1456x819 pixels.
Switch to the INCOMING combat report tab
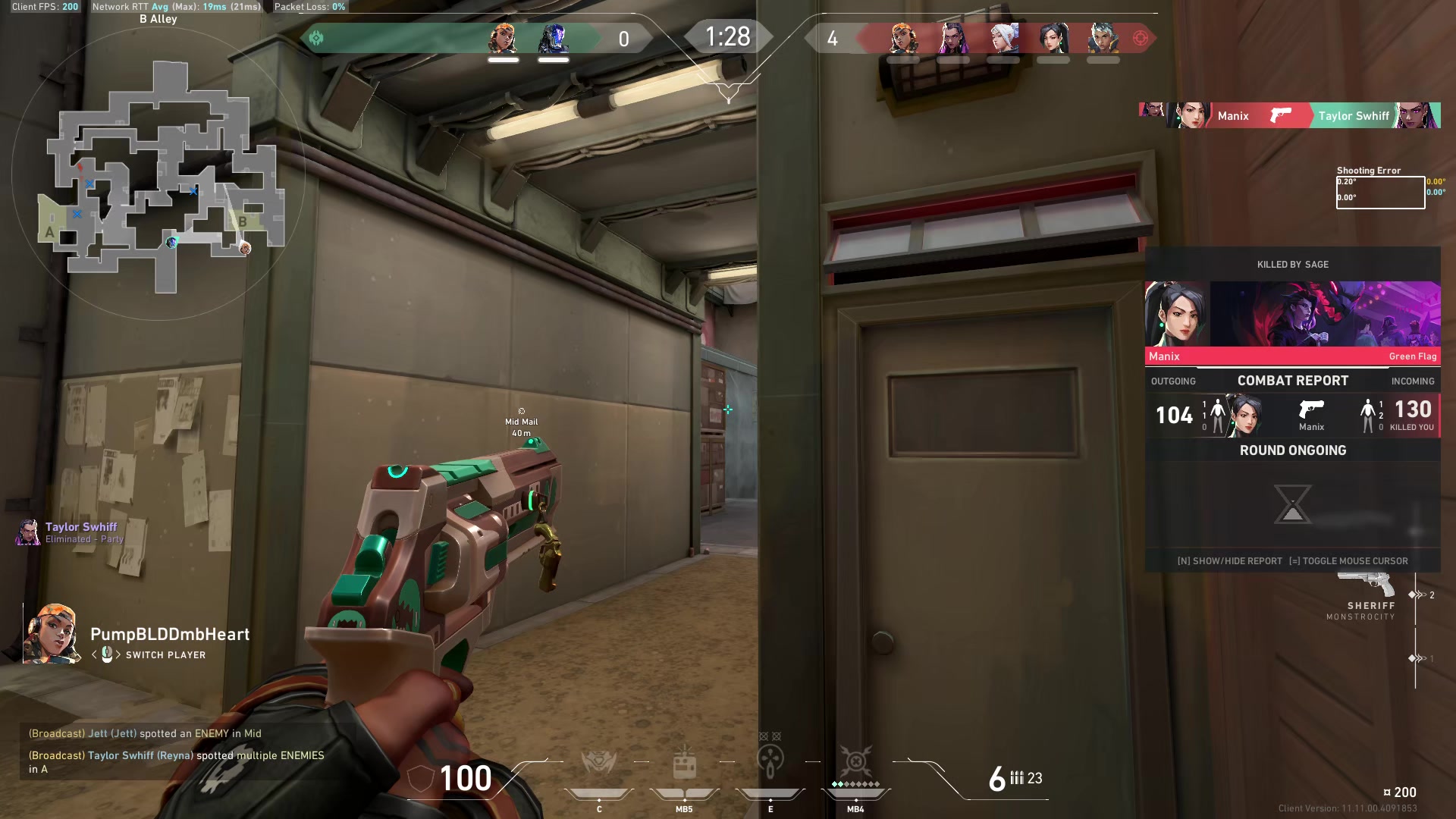[x=1412, y=381]
